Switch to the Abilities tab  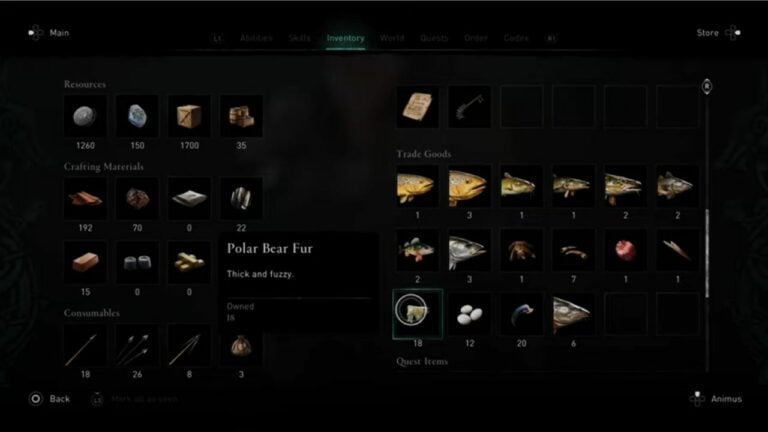tap(255, 38)
